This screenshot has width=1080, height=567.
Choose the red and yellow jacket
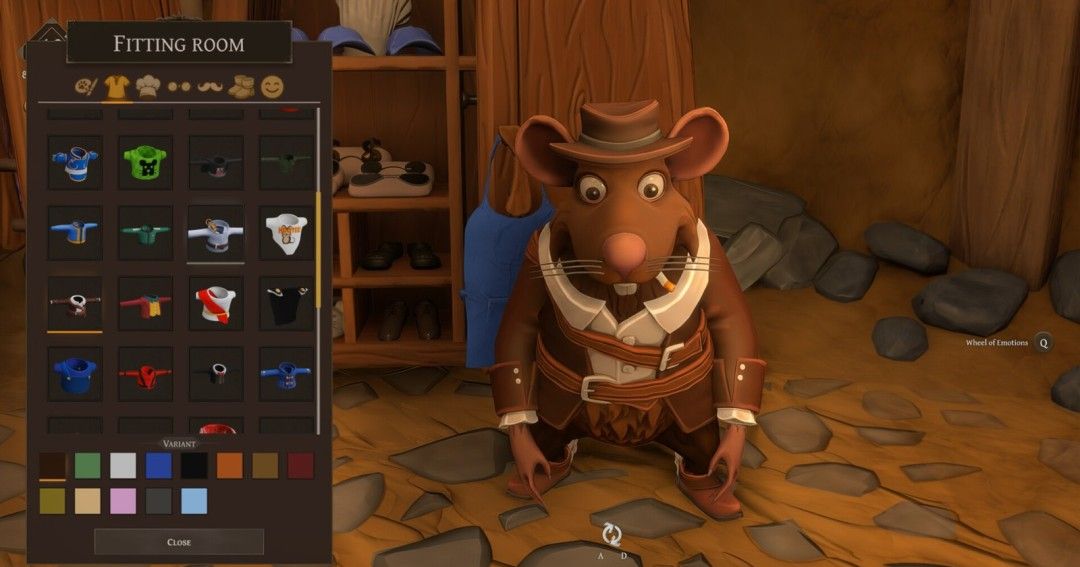(145, 304)
